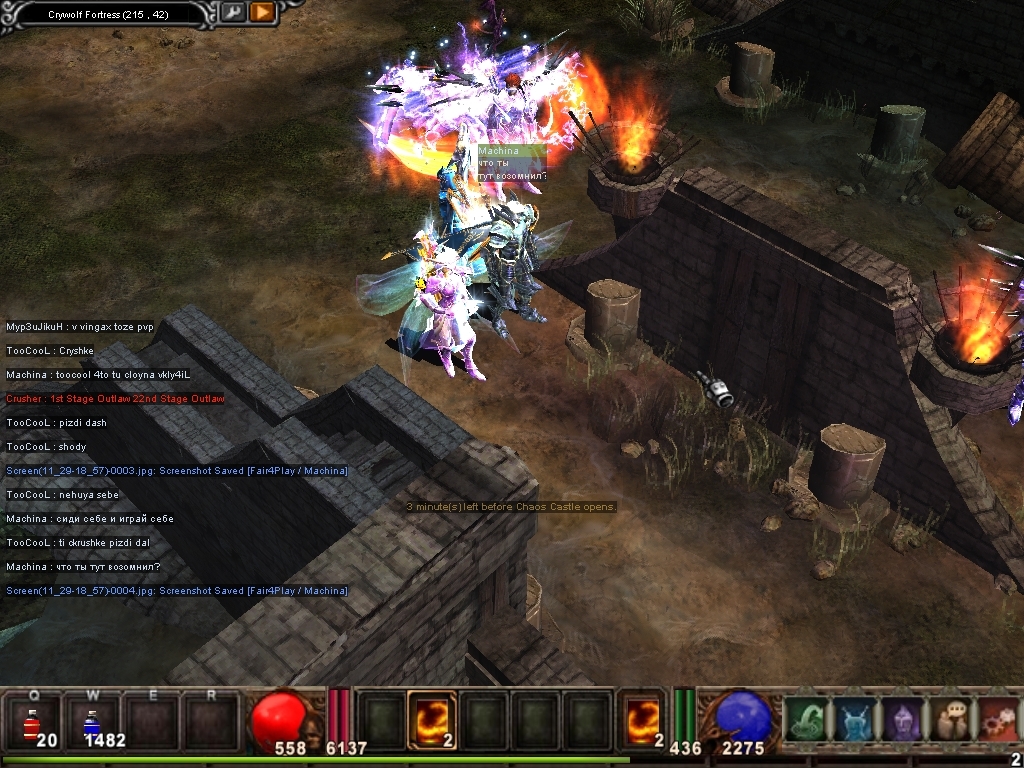The width and height of the screenshot is (1024, 768).
Task: Open the speech bubble community icon
Action: (x=950, y=719)
